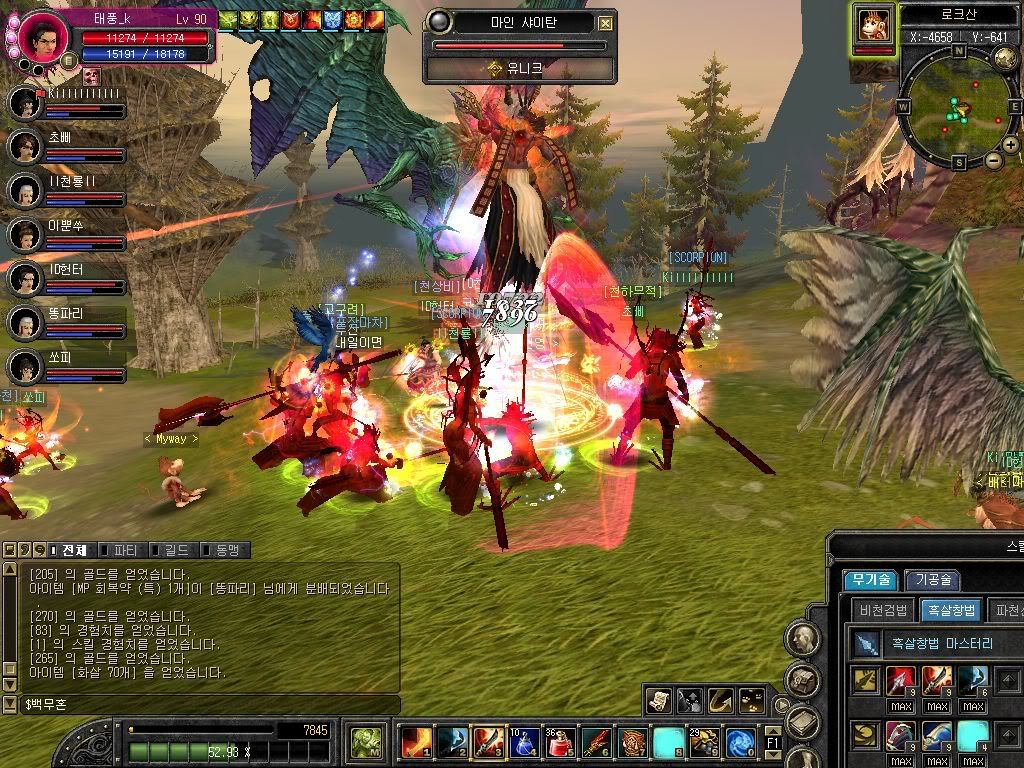Select party member 이뿐쑤 portrait
This screenshot has height=768, width=1024.
pyautogui.click(x=23, y=235)
